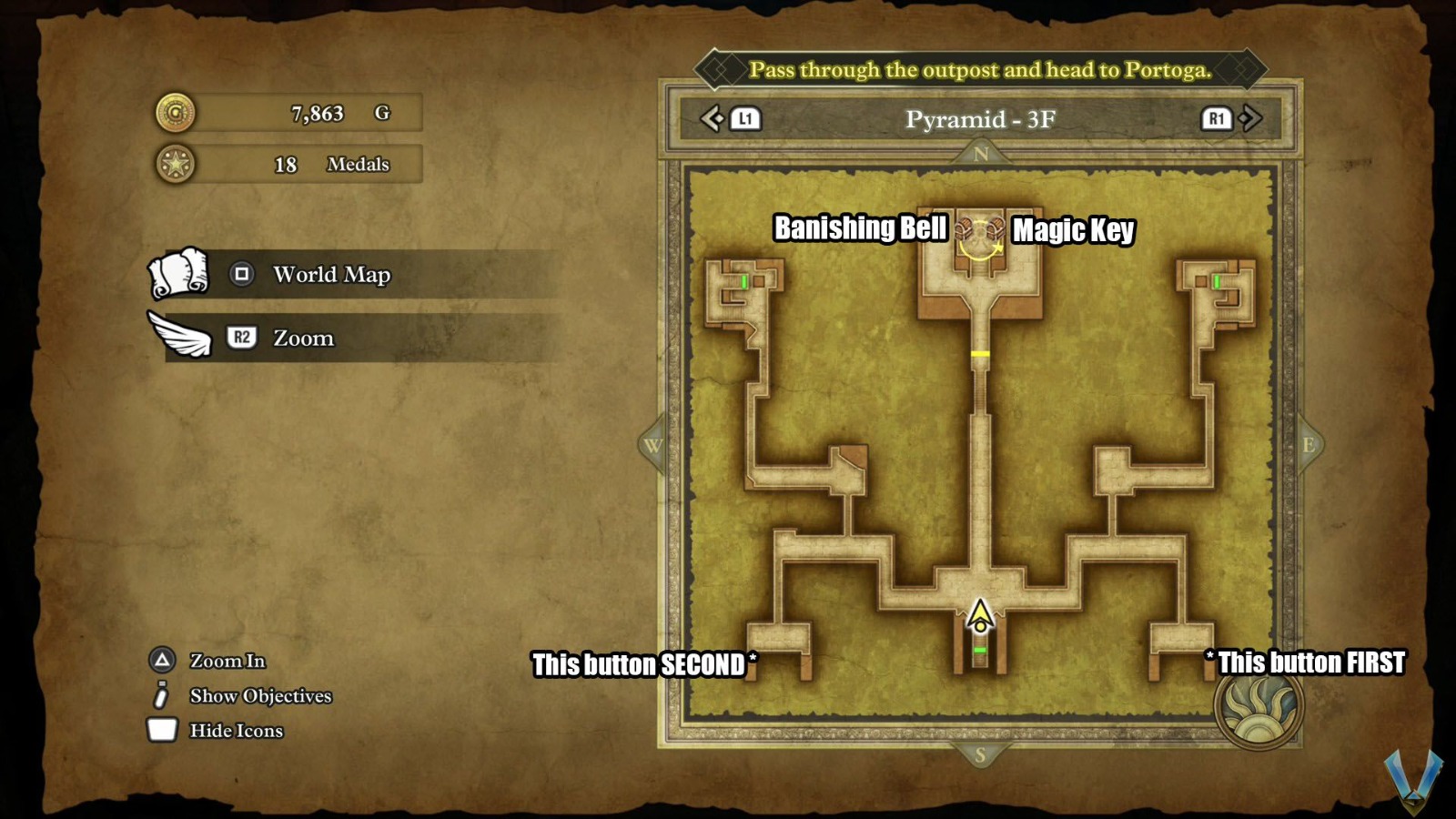Pan the map west with W arrow
The width and height of the screenshot is (1456, 819).
(652, 445)
